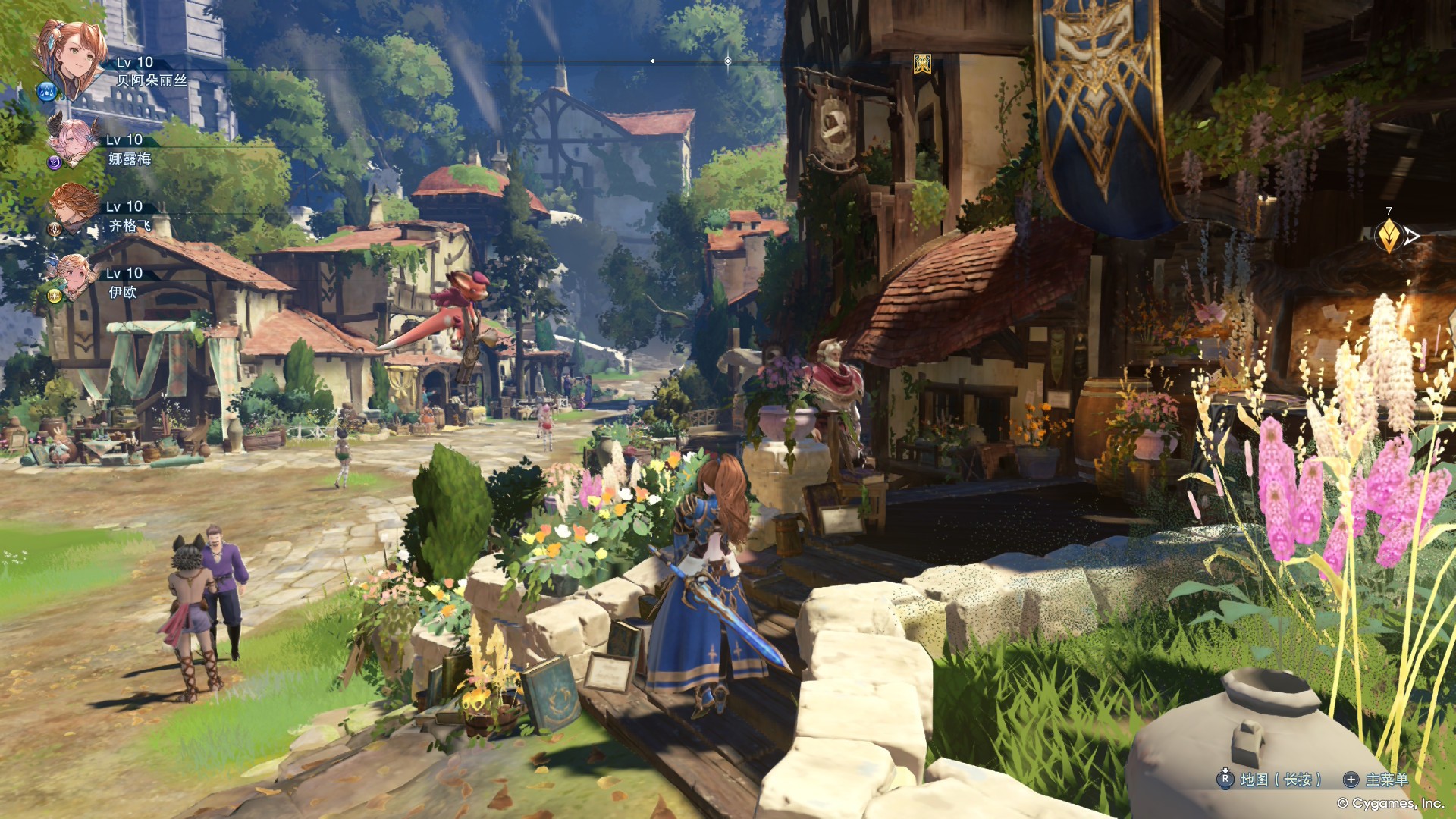The height and width of the screenshot is (819, 1456).
Task: Open the 主菜单 main menu
Action: point(1377,780)
